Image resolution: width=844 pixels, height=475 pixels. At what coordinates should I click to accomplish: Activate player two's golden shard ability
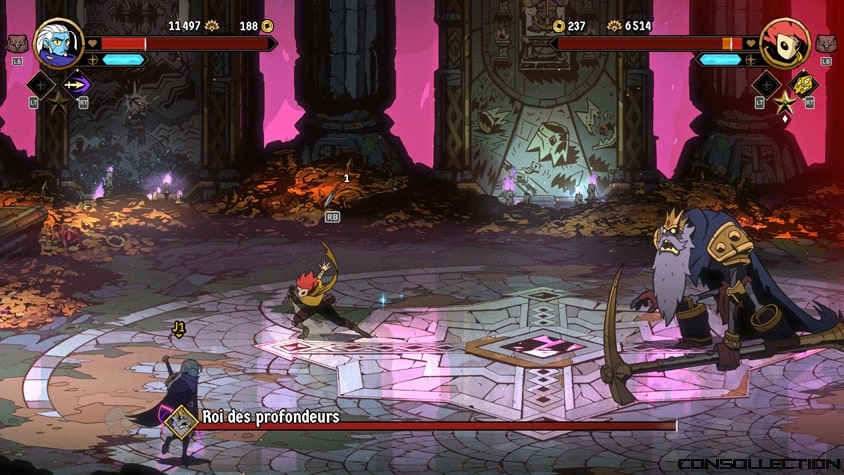(802, 84)
